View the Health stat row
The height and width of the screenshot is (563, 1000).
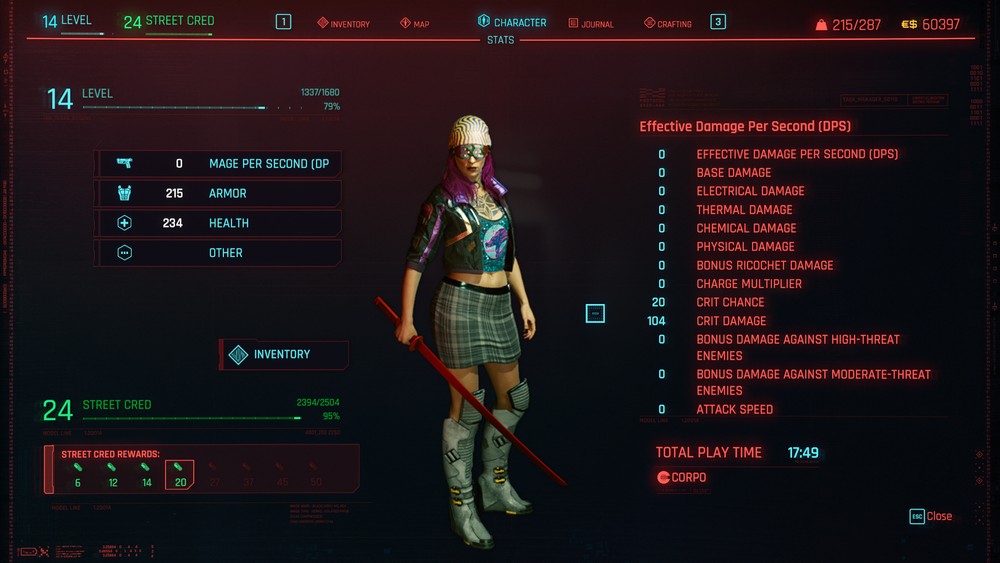point(218,223)
